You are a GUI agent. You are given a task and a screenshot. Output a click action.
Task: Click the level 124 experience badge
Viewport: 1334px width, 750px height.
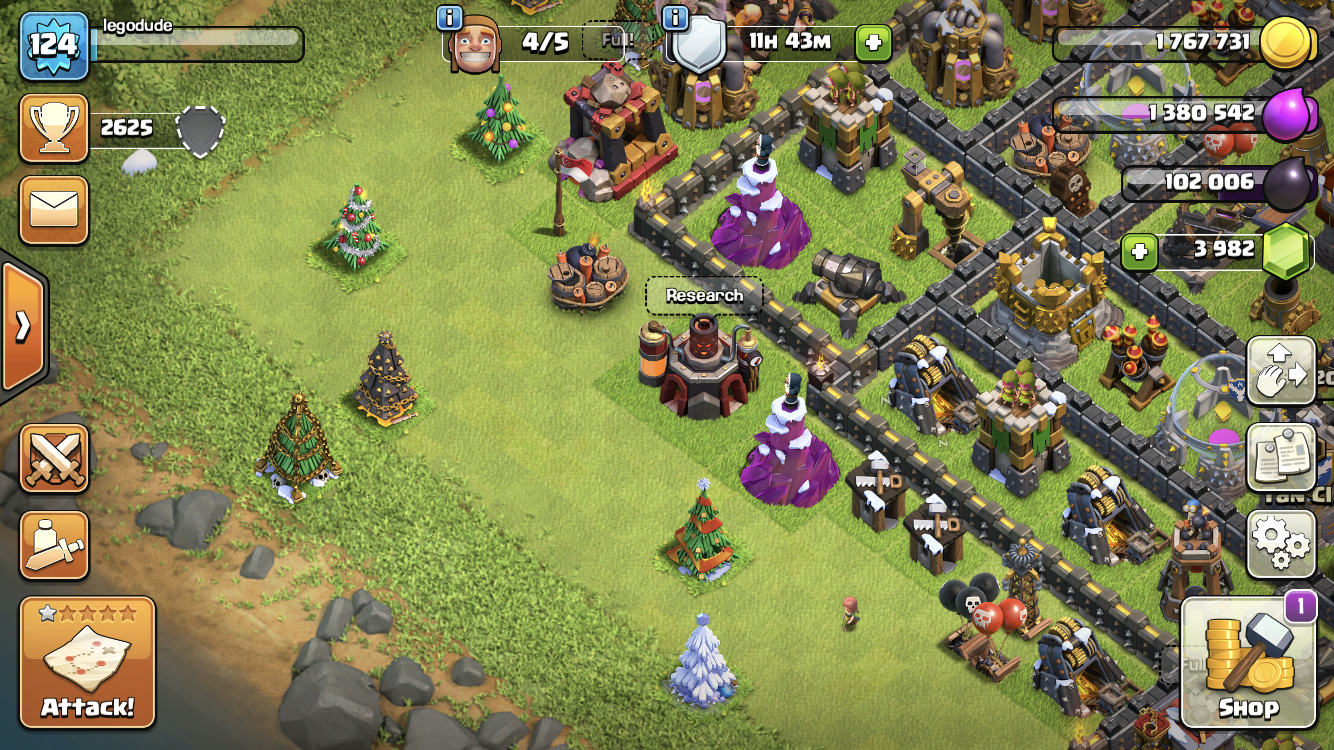tap(53, 45)
